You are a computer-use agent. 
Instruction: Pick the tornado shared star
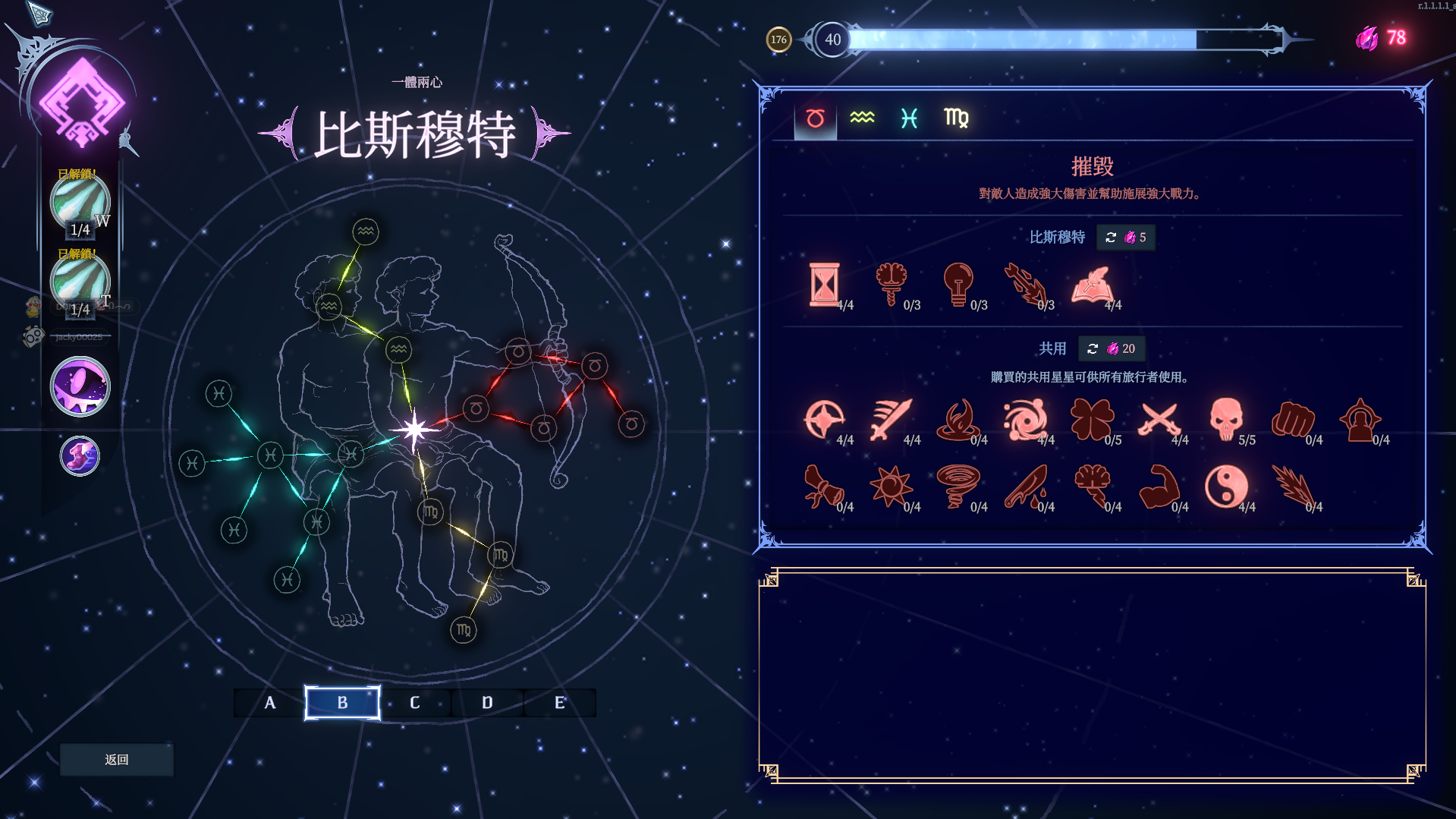click(x=958, y=487)
